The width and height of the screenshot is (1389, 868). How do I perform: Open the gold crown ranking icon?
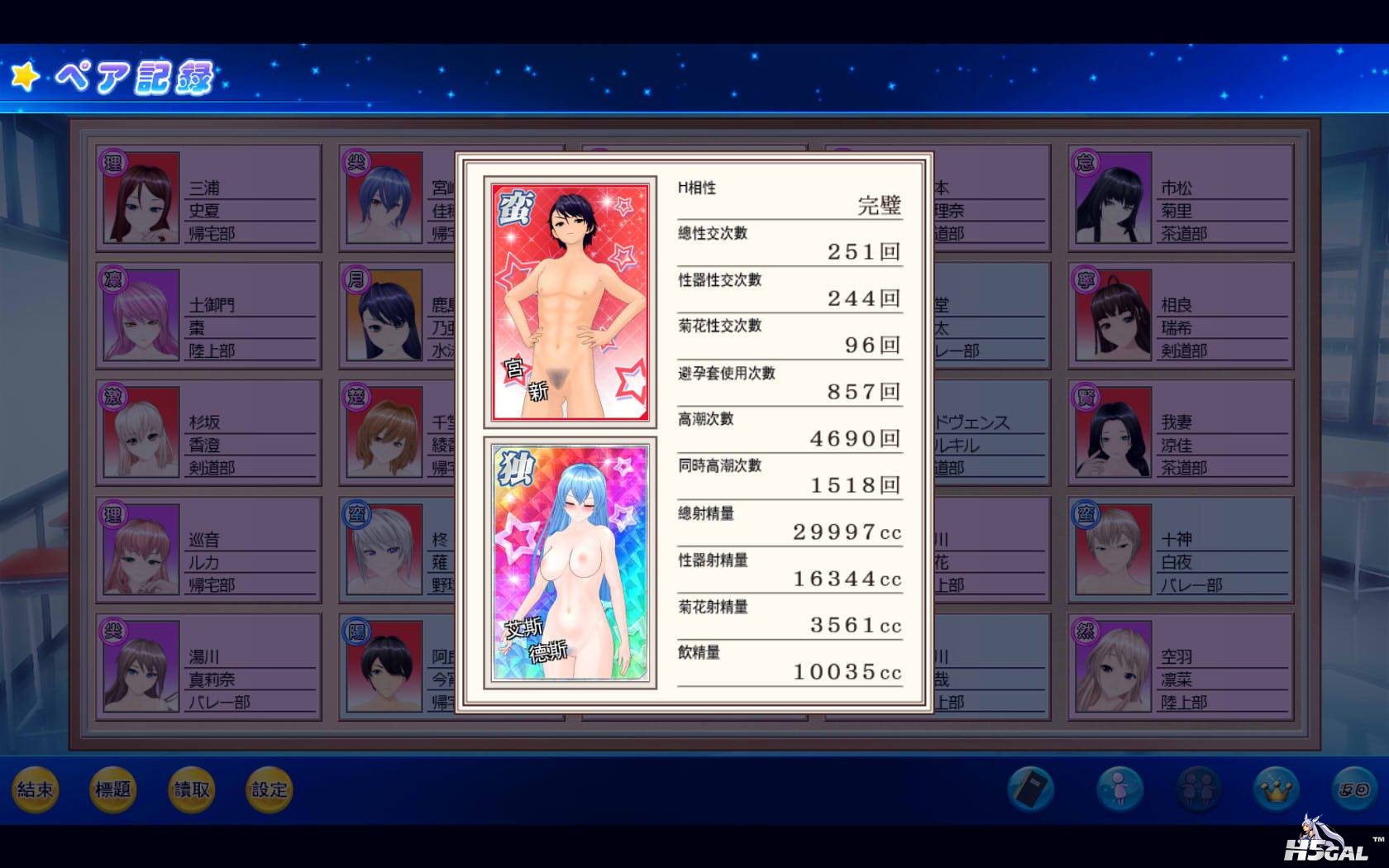pyautogui.click(x=1277, y=789)
